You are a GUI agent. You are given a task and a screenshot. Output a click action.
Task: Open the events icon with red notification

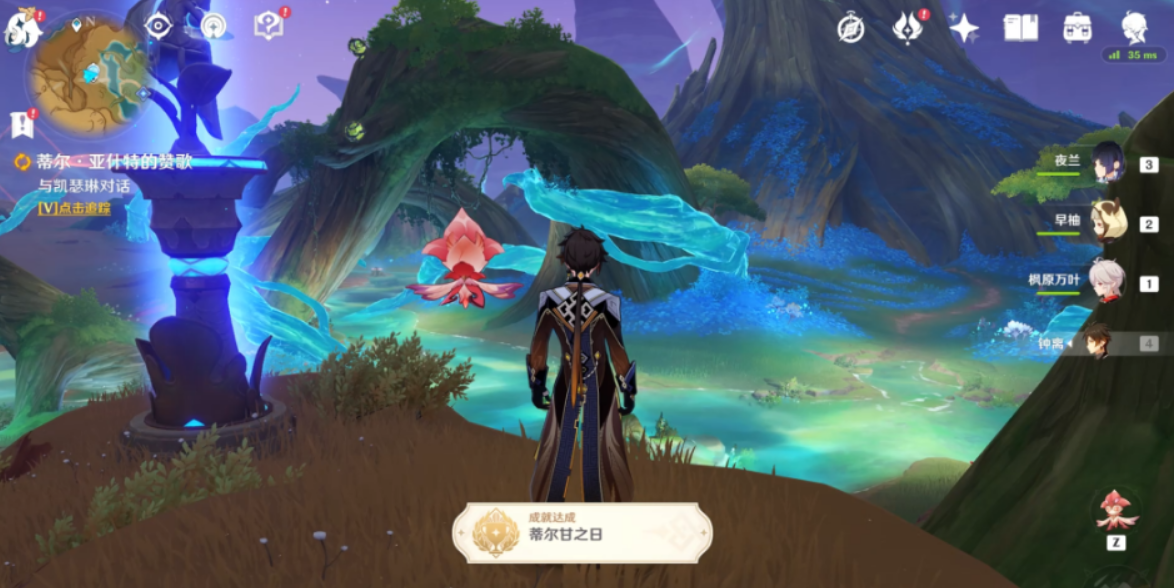(908, 28)
